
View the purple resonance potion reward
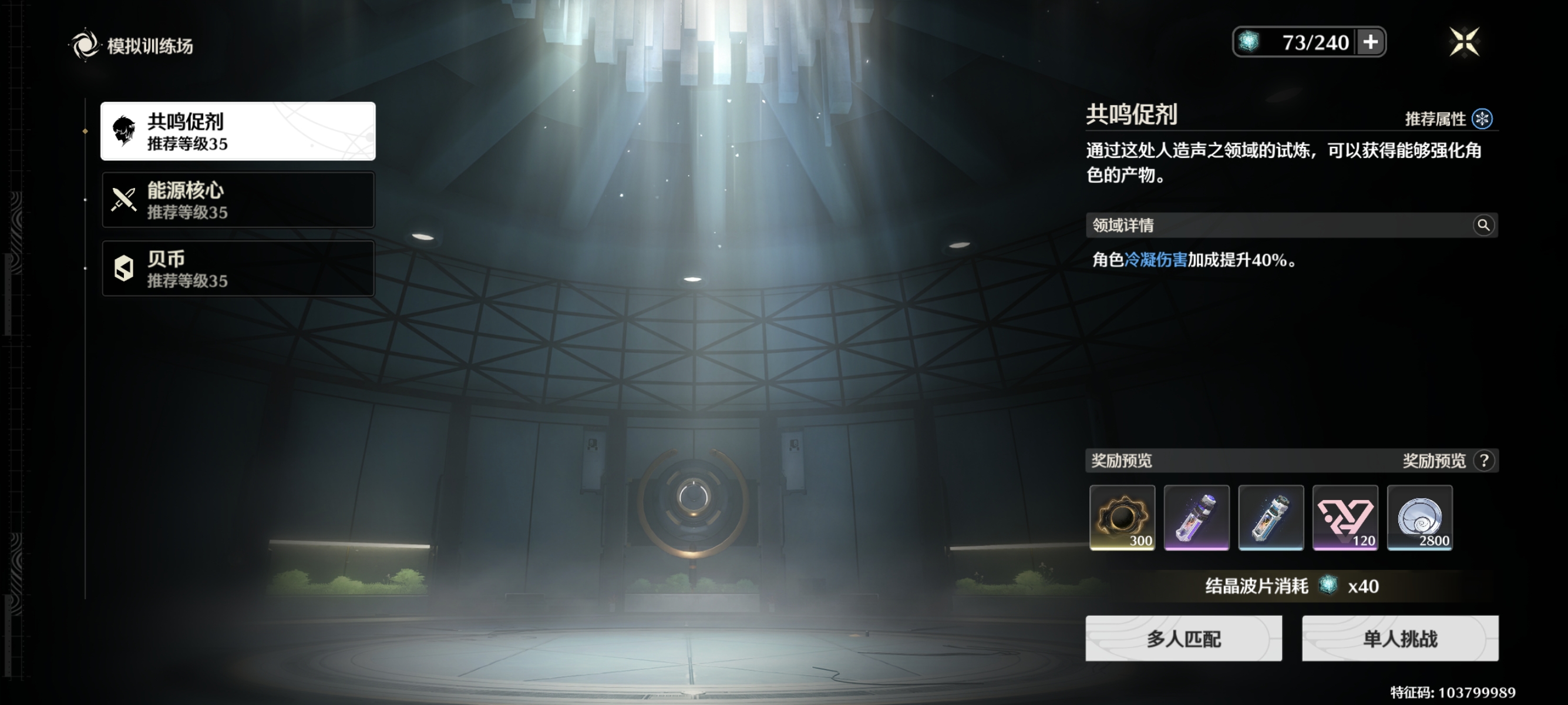click(1196, 518)
